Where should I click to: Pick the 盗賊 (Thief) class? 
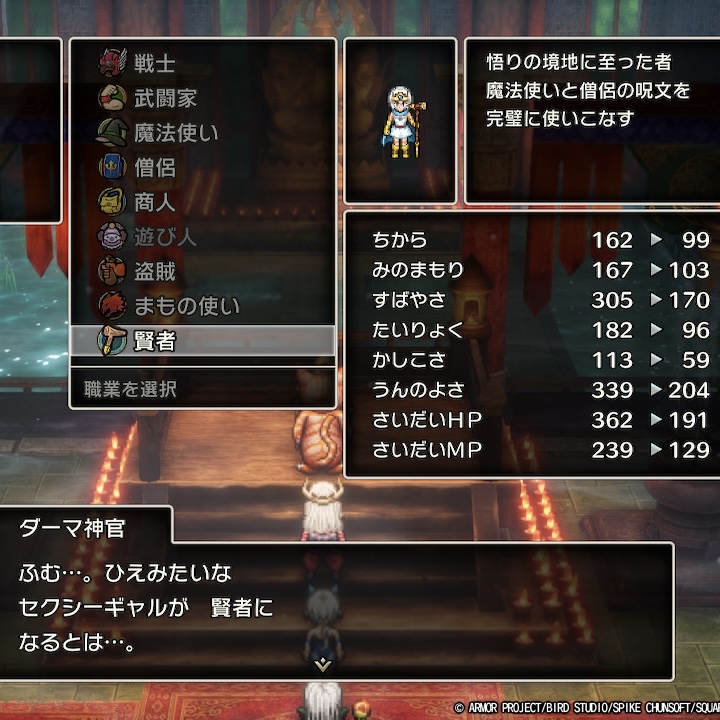[154, 271]
